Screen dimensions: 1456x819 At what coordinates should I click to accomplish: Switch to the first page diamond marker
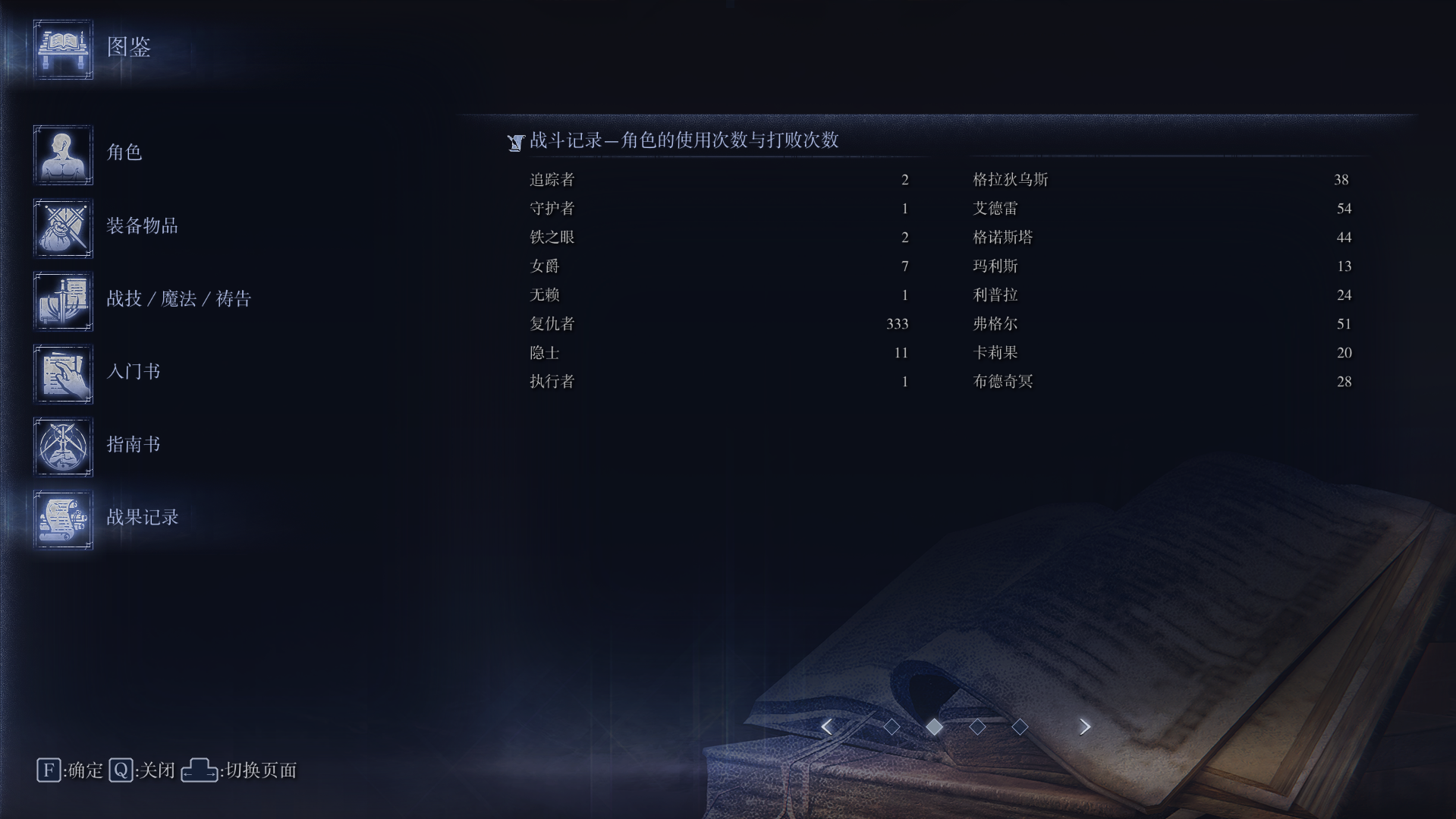892,726
